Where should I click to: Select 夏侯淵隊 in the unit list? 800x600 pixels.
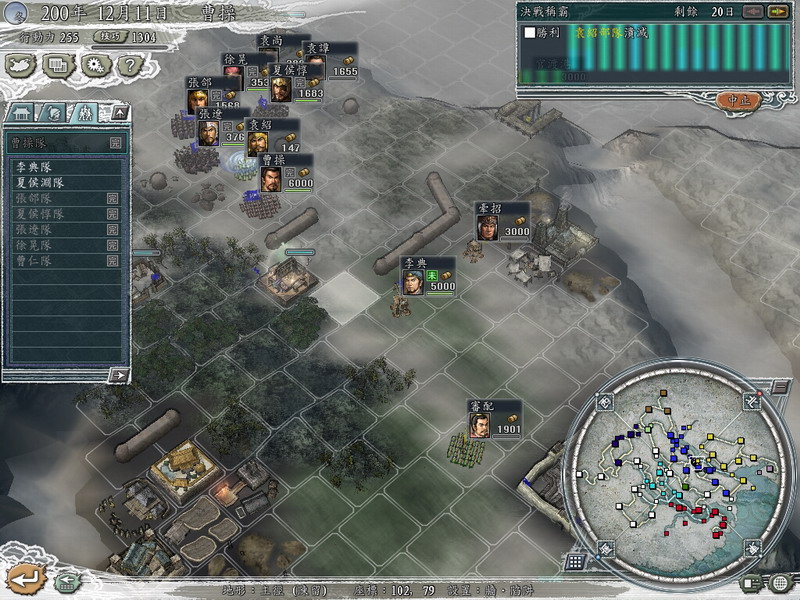point(40,183)
